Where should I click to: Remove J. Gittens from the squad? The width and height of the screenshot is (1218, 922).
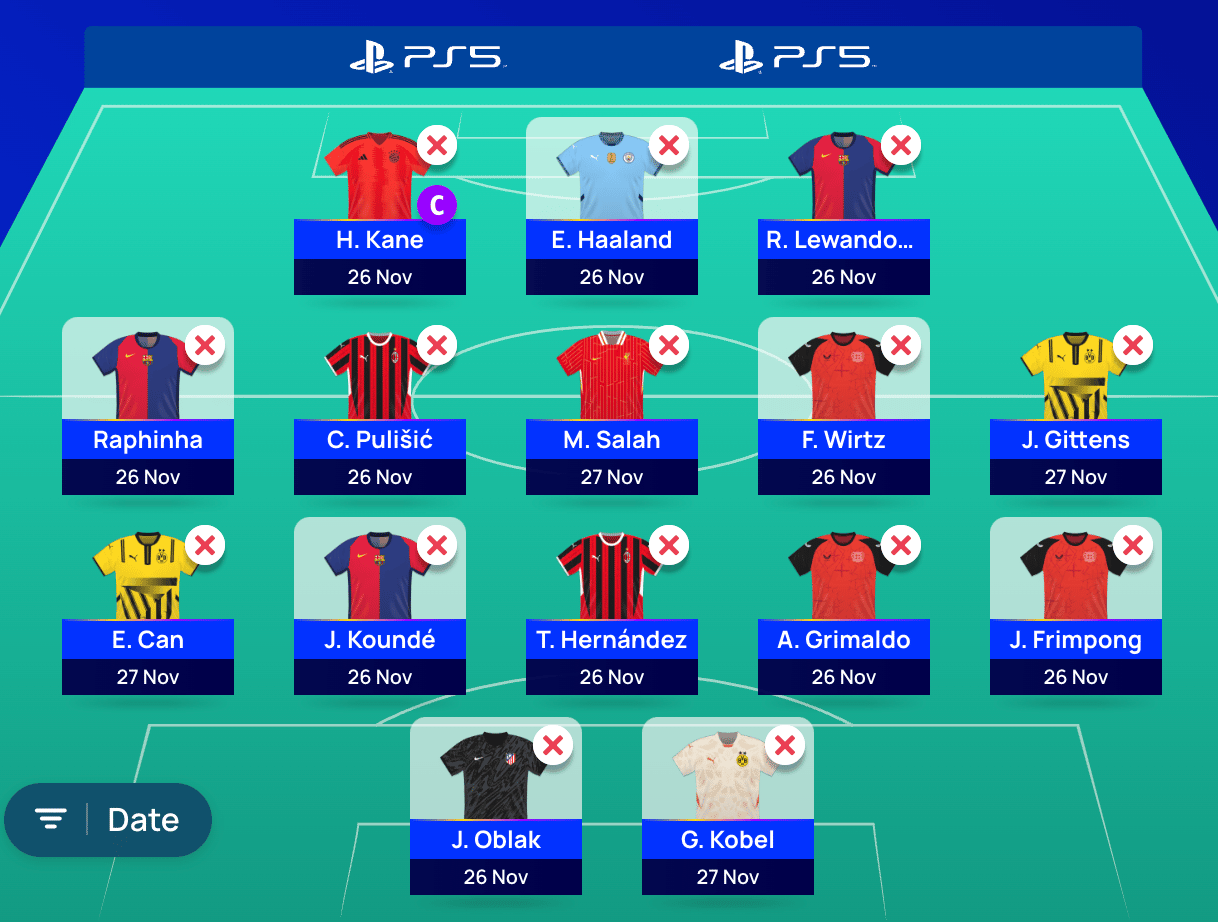(1133, 346)
